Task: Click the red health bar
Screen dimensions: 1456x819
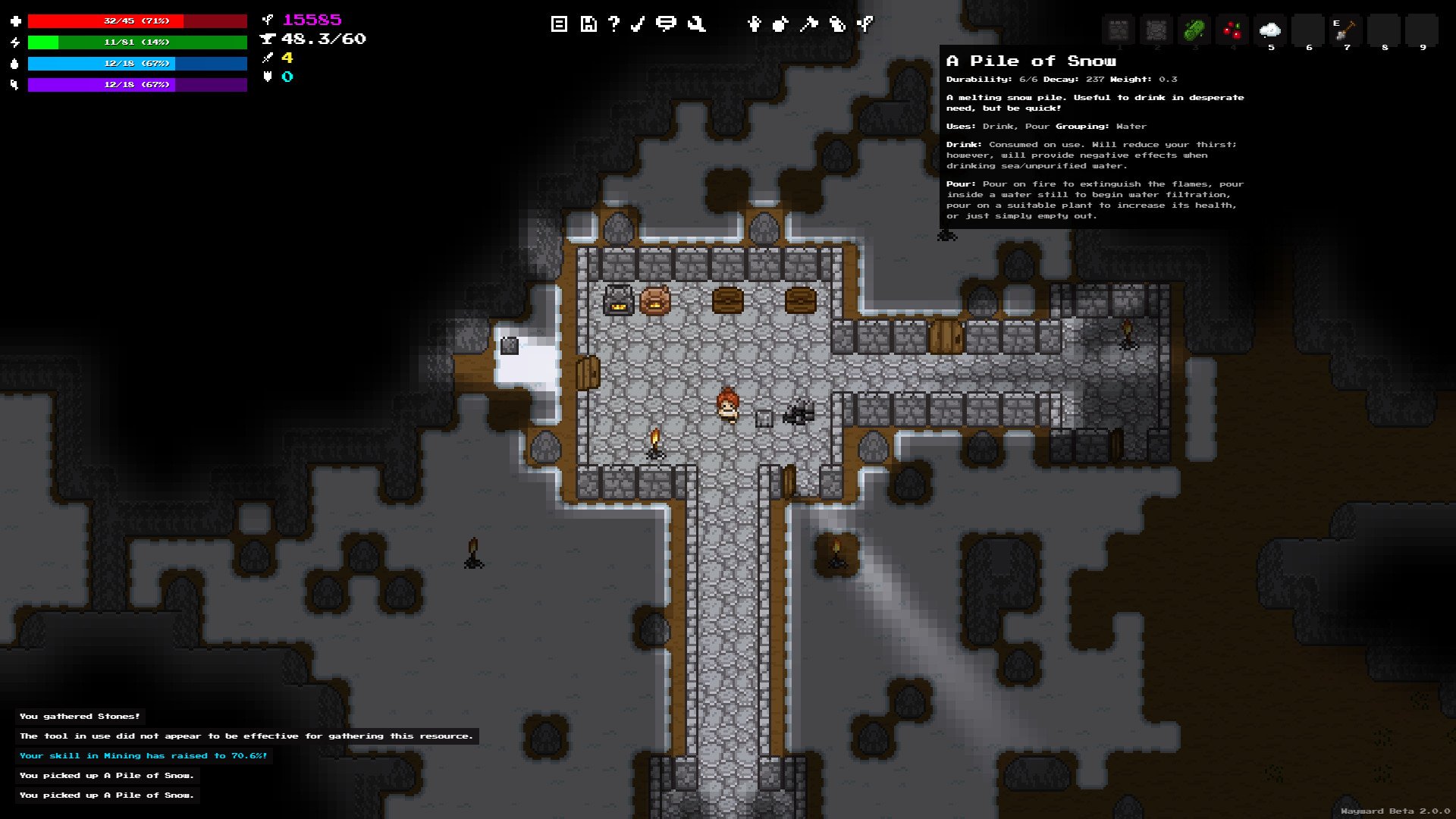Action: 136,20
